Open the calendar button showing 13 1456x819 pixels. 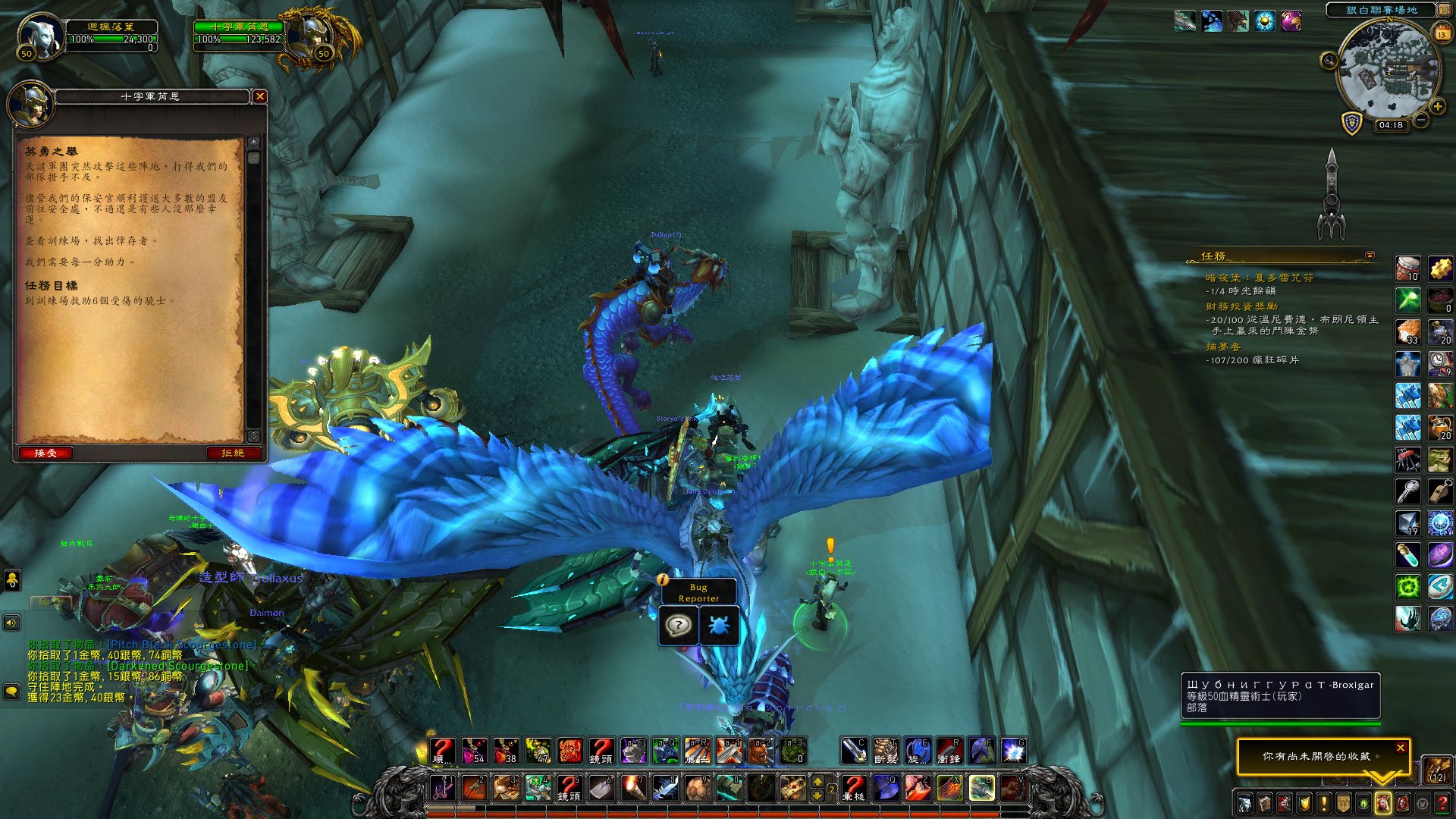[x=1441, y=33]
